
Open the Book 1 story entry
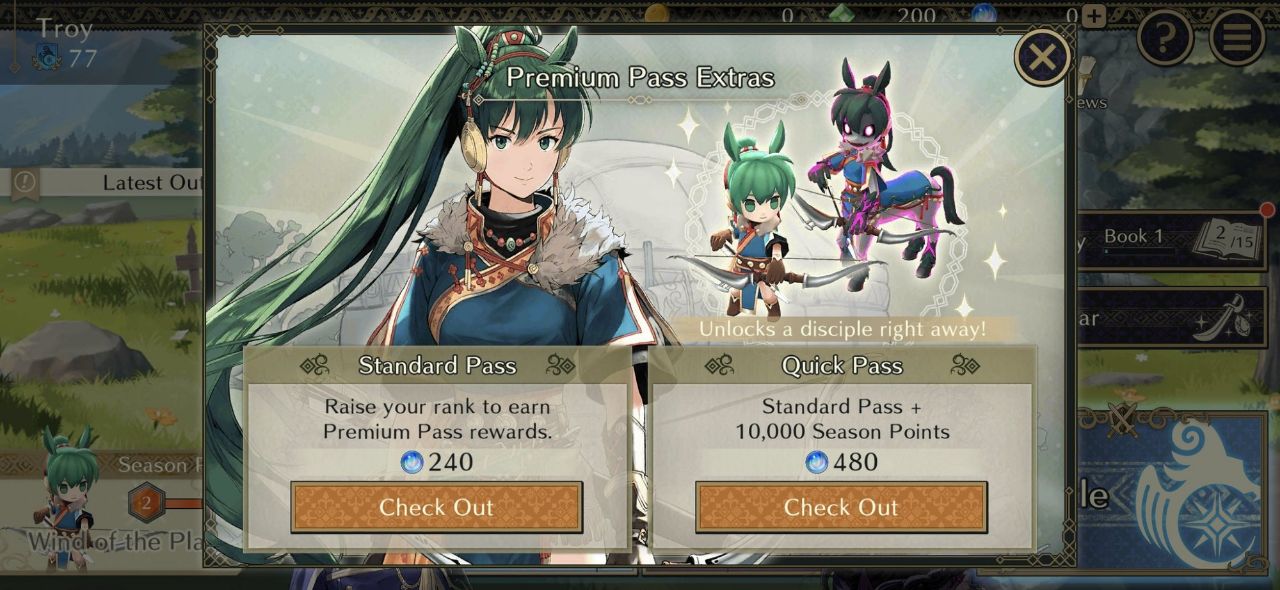pos(1170,239)
